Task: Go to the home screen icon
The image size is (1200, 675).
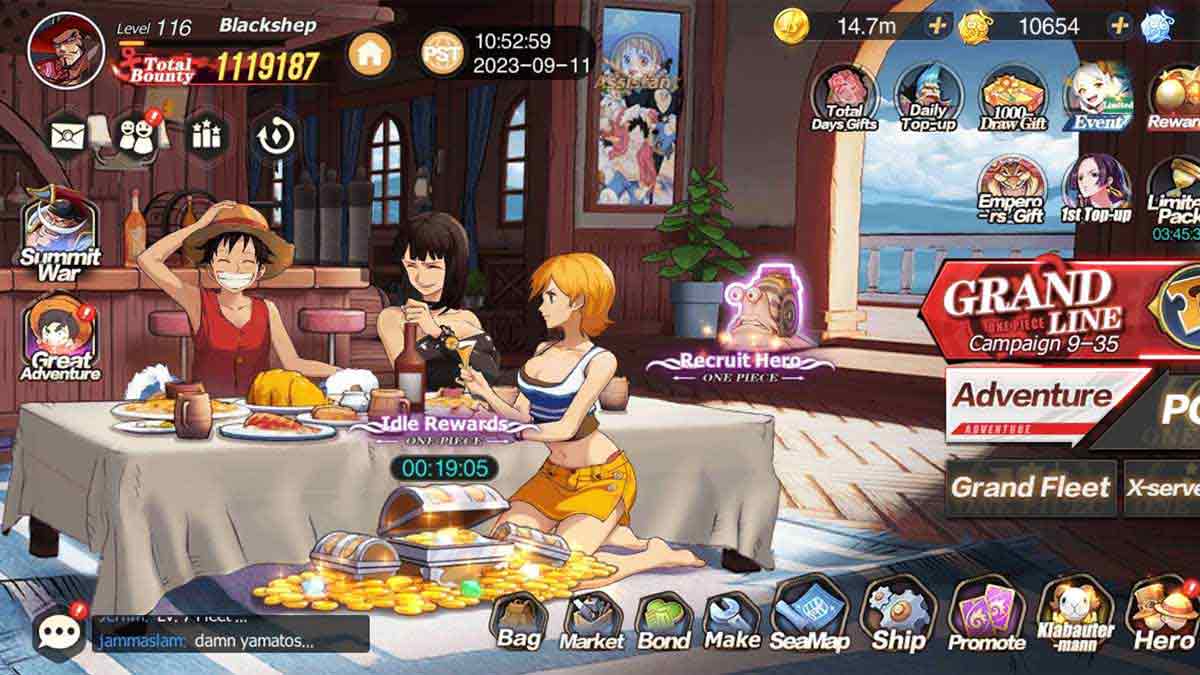Action: click(370, 54)
